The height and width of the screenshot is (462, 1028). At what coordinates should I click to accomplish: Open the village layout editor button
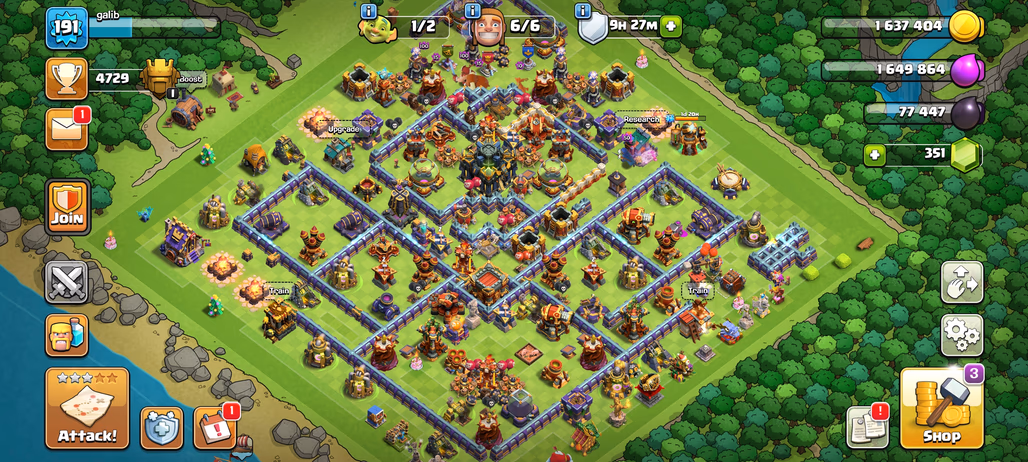point(962,283)
